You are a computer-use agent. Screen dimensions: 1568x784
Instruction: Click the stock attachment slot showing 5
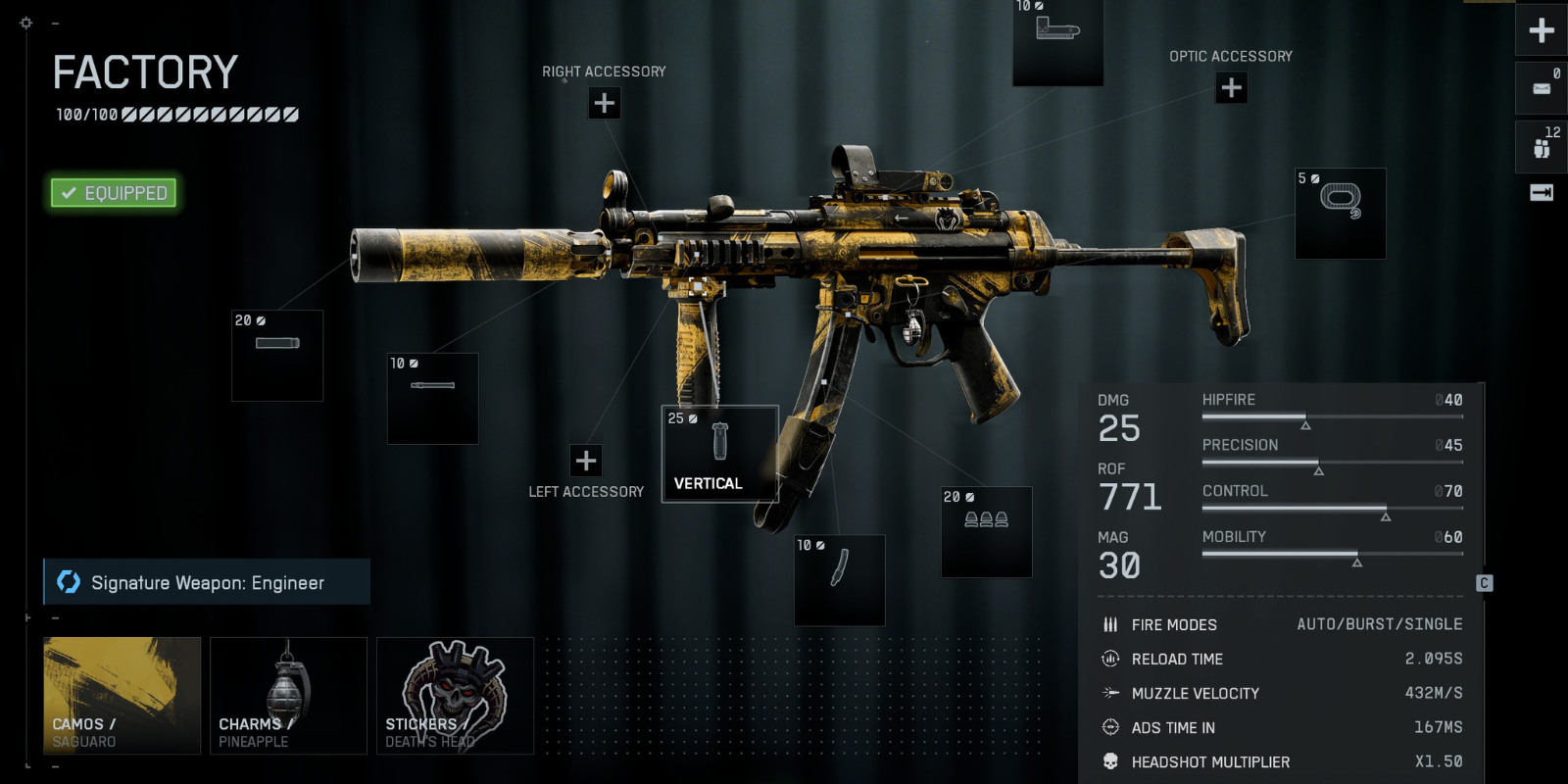[1340, 214]
